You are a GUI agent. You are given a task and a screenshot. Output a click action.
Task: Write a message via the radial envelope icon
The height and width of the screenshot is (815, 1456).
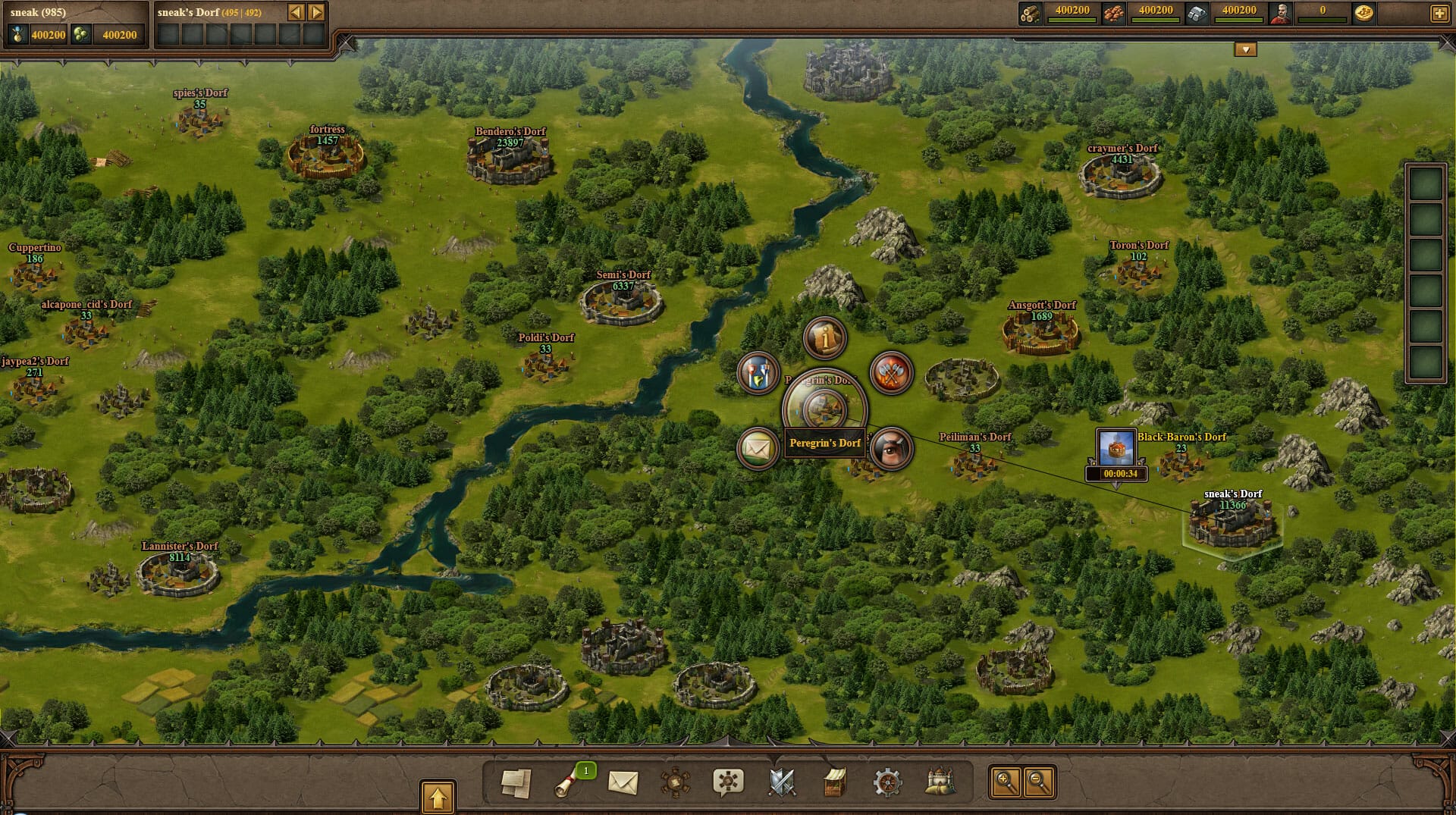tap(758, 449)
